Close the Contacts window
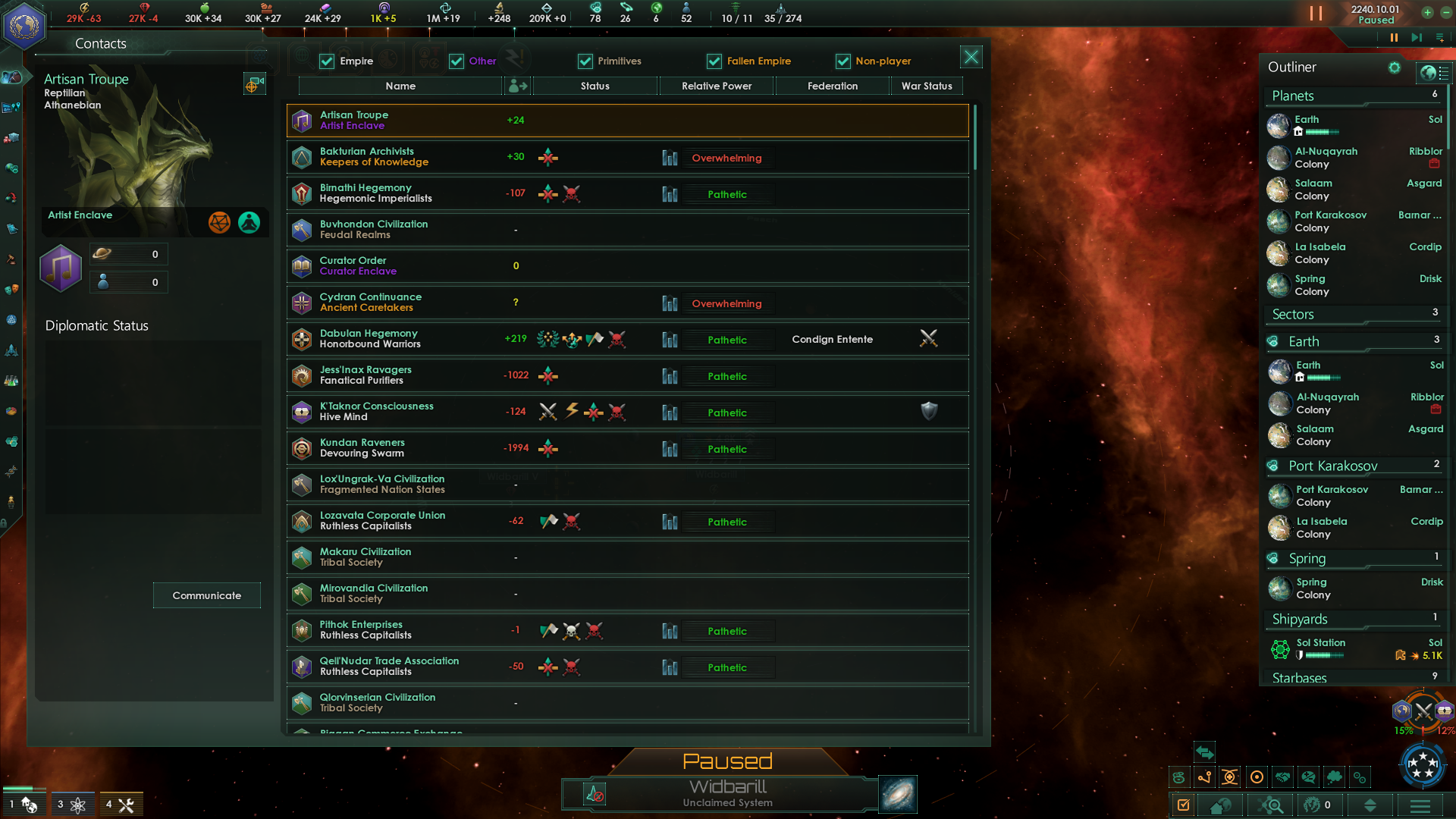Screen dimensions: 1456x819 971,57
